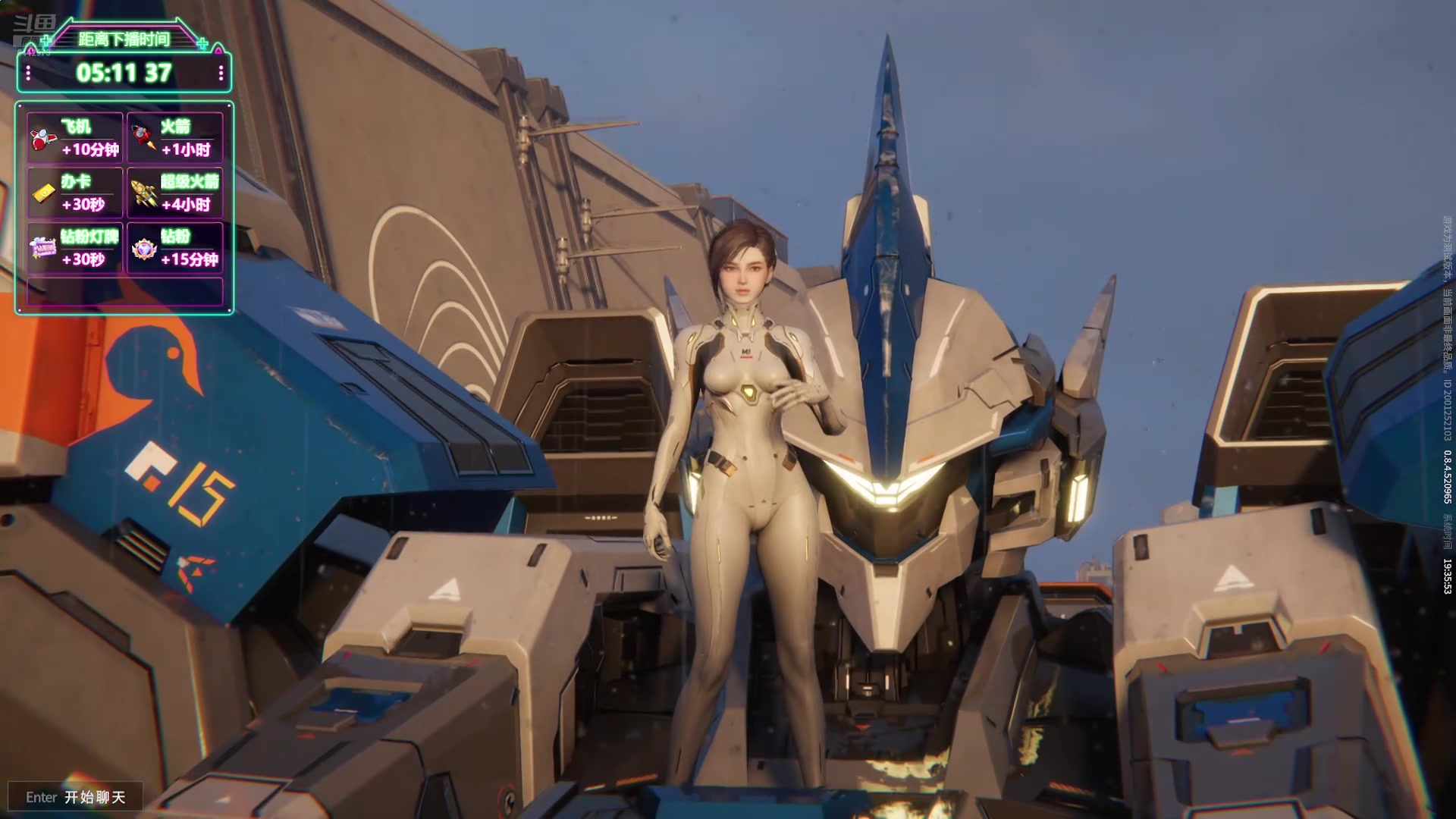Click the 飞机 +10分钟 gift tile

(75, 137)
